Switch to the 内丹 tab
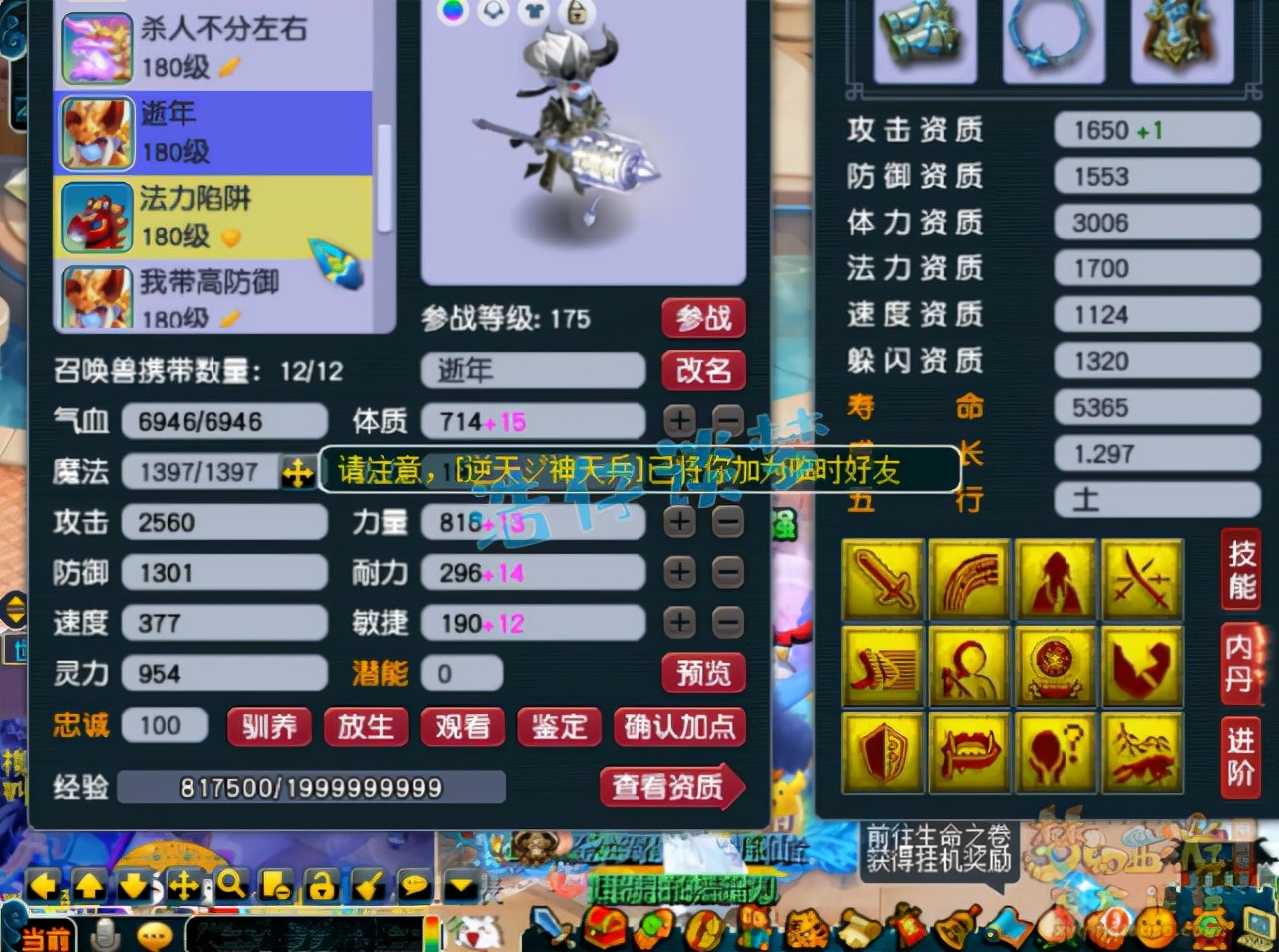This screenshot has height=952, width=1279. coord(1240,661)
